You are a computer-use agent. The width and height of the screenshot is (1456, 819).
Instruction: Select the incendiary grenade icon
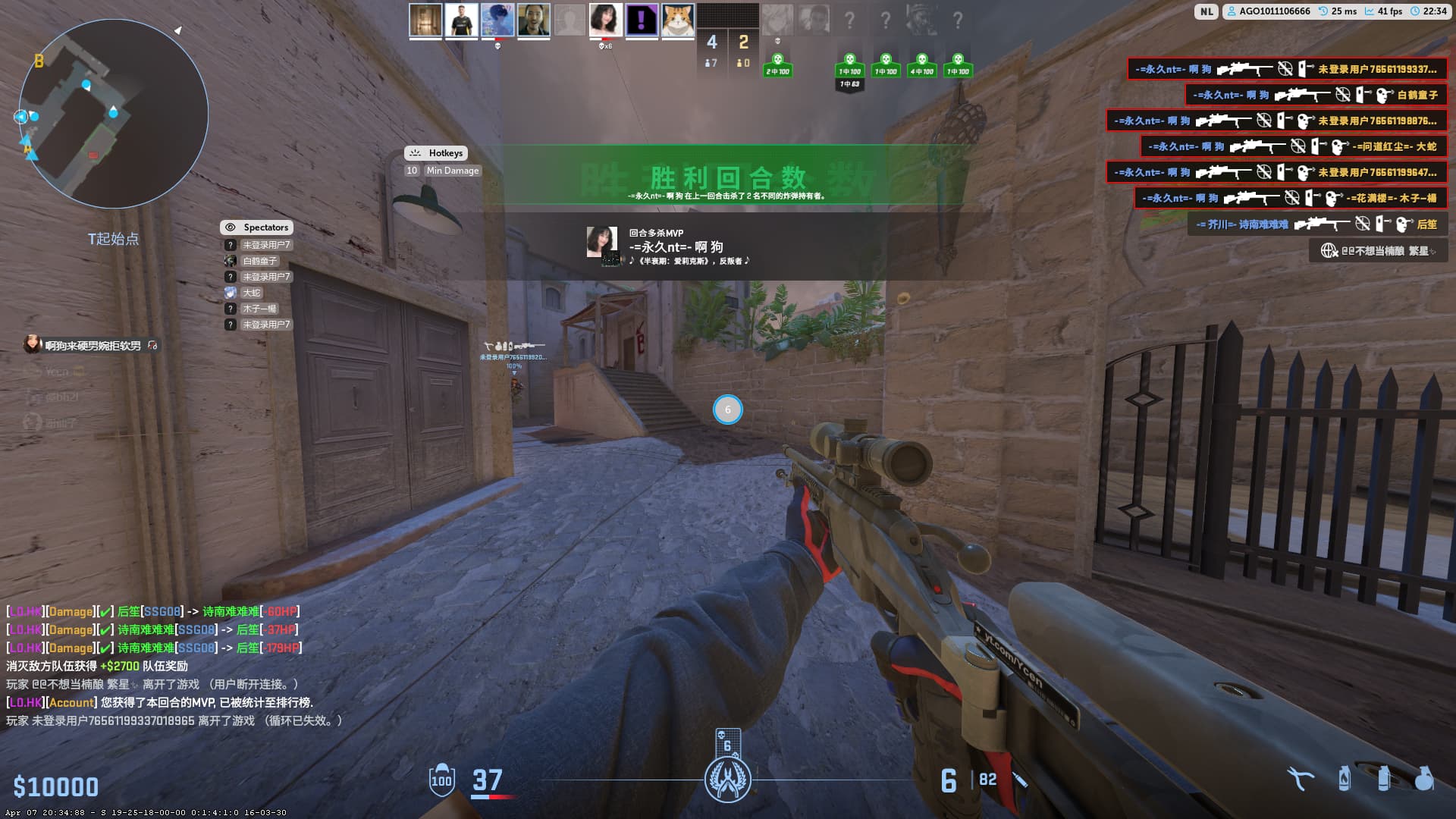[x=1345, y=779]
